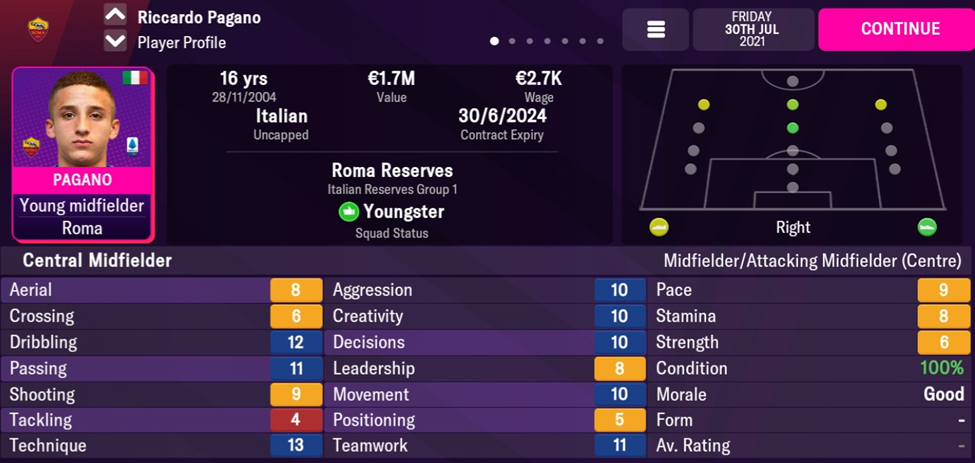Switch to the second profile page dot
The image size is (975, 463).
click(512, 42)
